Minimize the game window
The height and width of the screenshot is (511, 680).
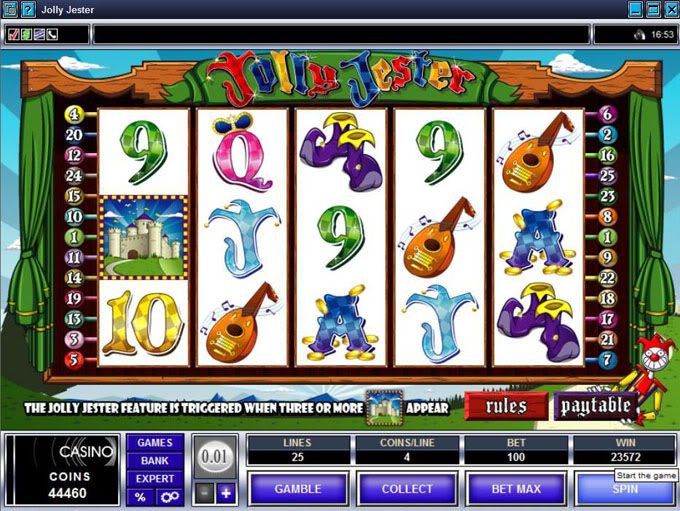pyautogui.click(x=635, y=9)
